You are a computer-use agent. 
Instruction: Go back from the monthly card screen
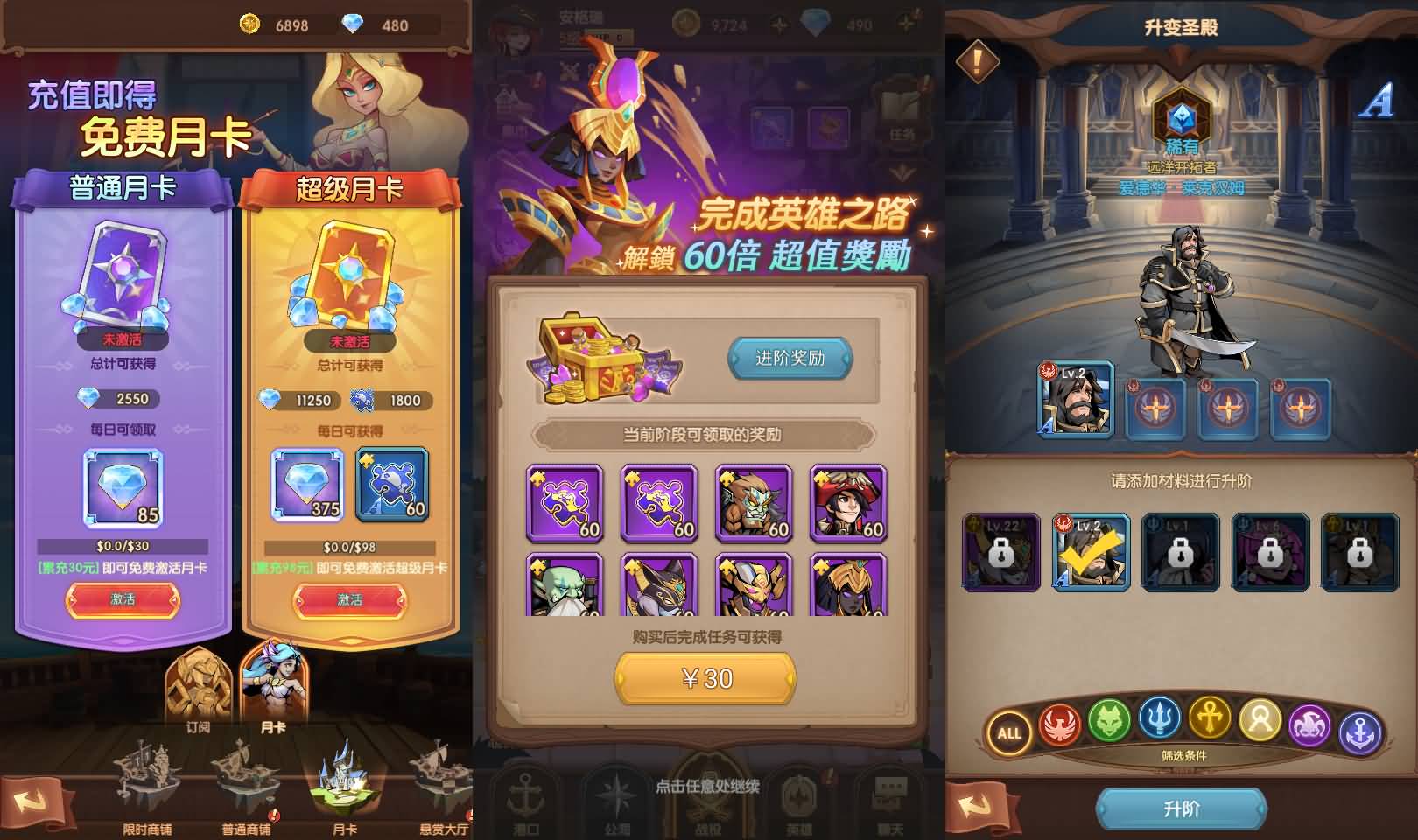point(33,802)
